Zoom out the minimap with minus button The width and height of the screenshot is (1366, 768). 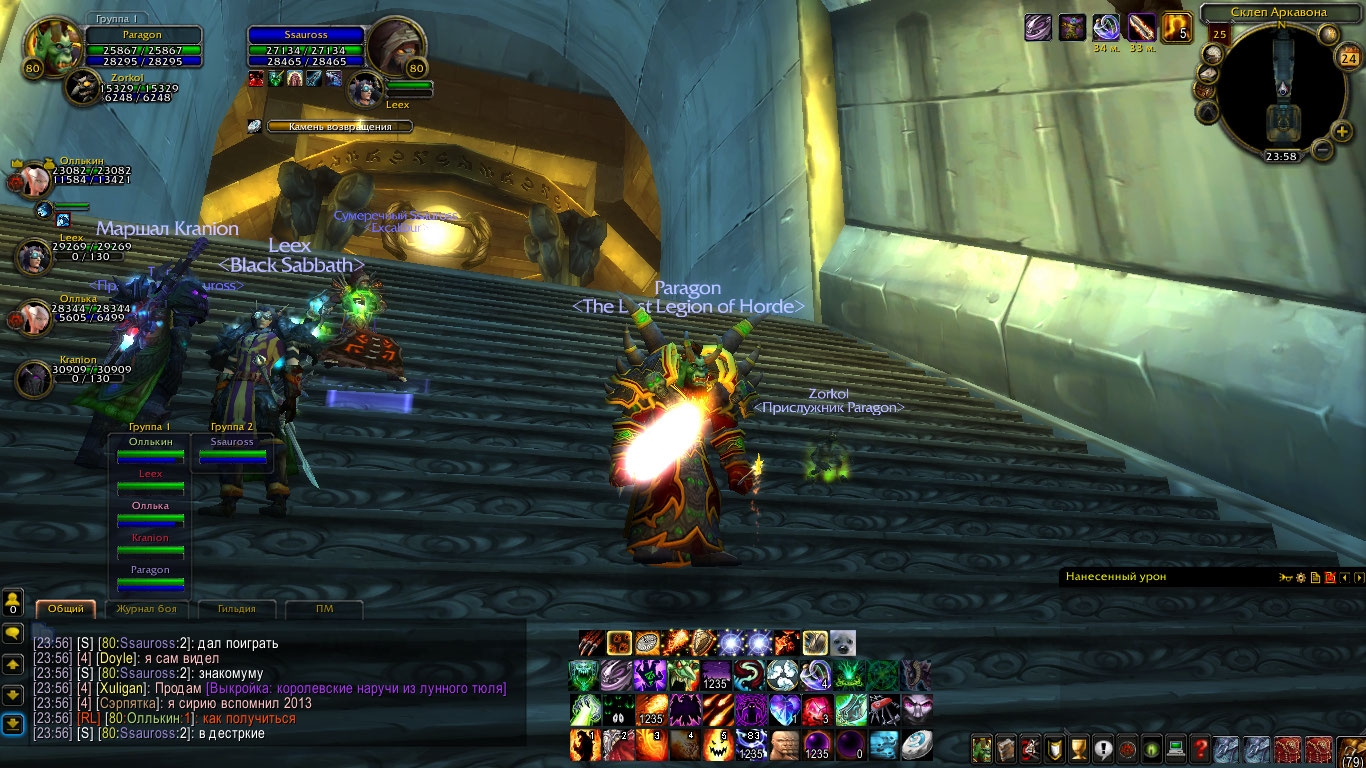point(1322,150)
